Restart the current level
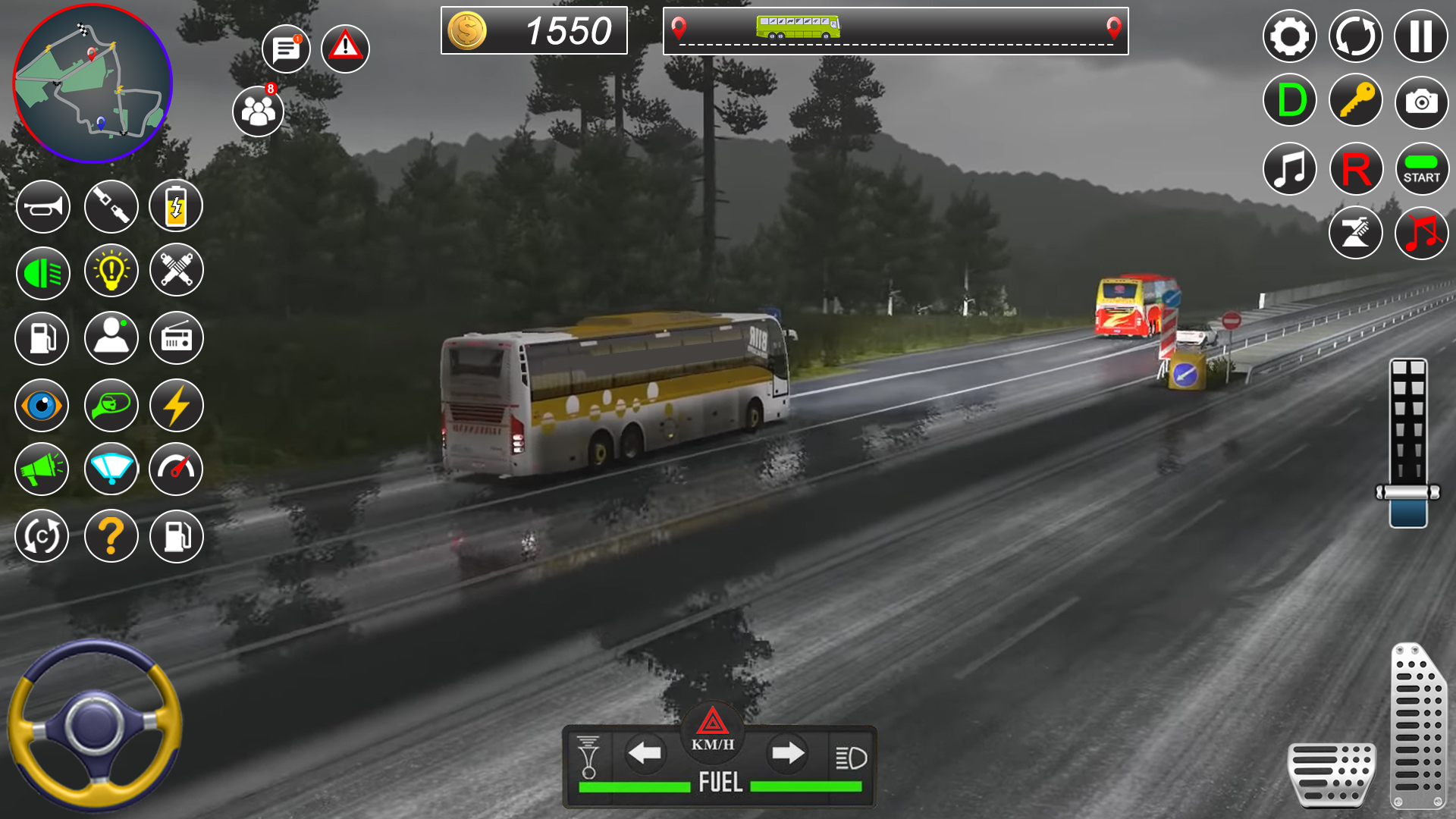The height and width of the screenshot is (819, 1456). click(x=1355, y=36)
